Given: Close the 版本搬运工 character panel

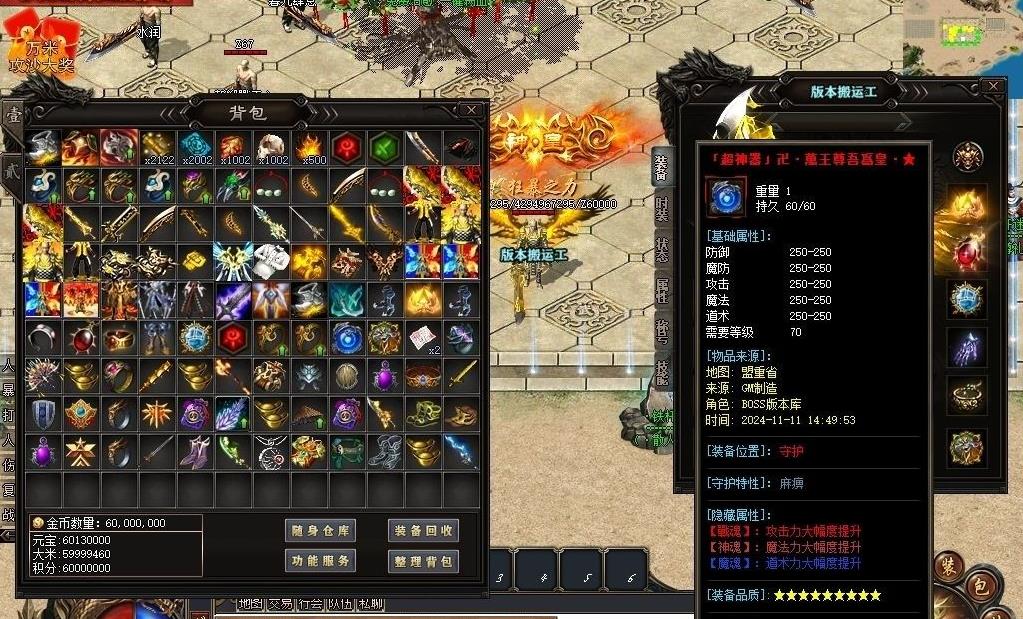Looking at the screenshot, I should [x=992, y=87].
